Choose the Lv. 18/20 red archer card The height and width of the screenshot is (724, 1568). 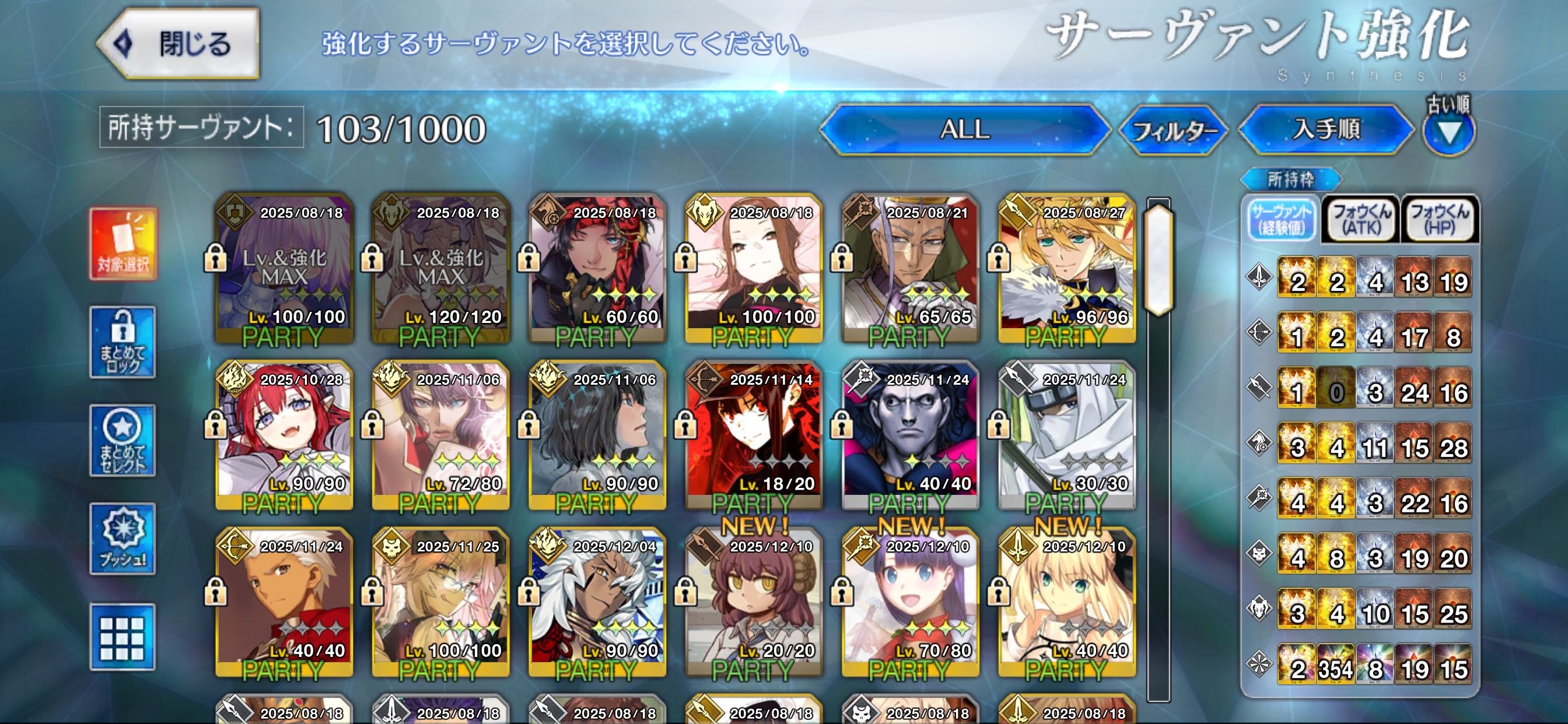[x=754, y=435]
